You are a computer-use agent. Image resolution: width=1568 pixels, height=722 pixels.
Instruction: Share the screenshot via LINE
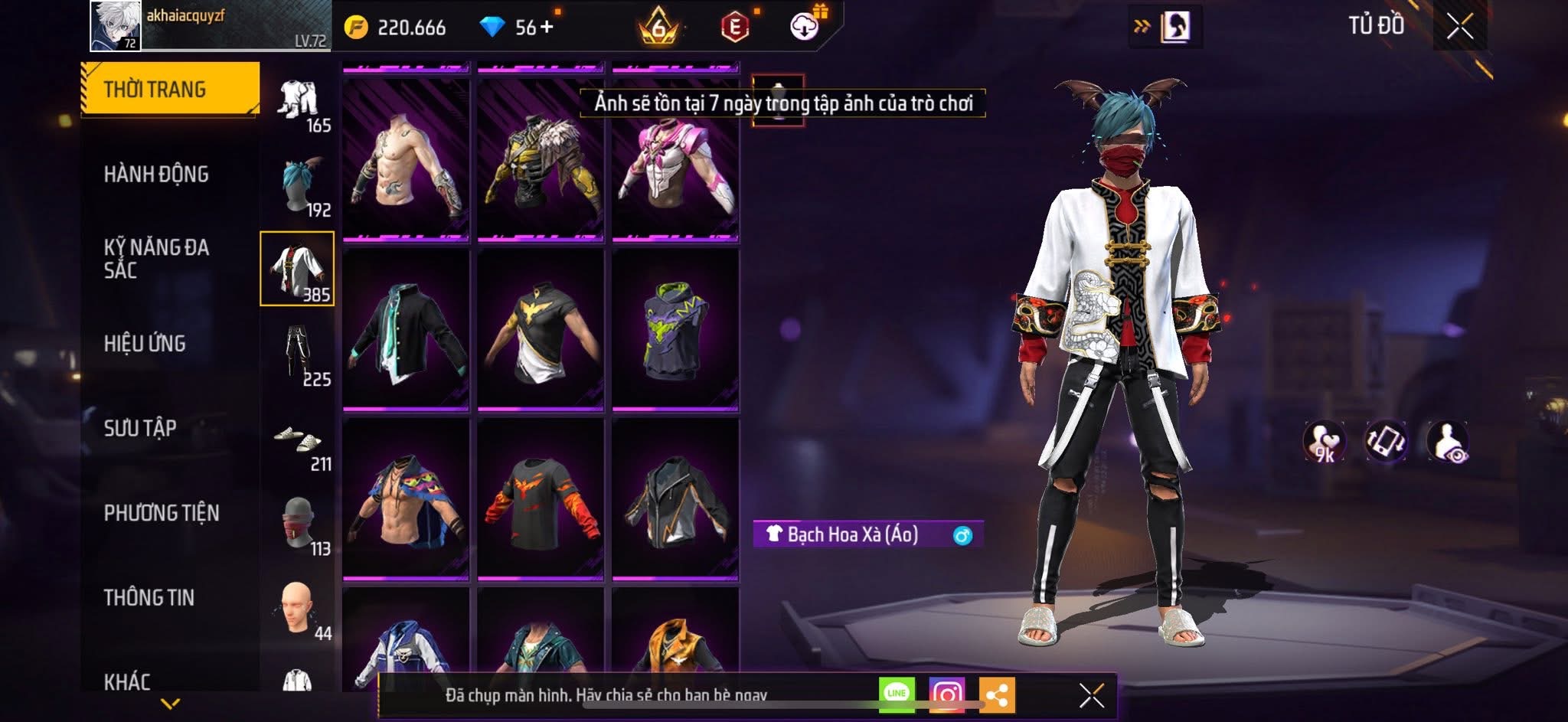click(x=897, y=694)
